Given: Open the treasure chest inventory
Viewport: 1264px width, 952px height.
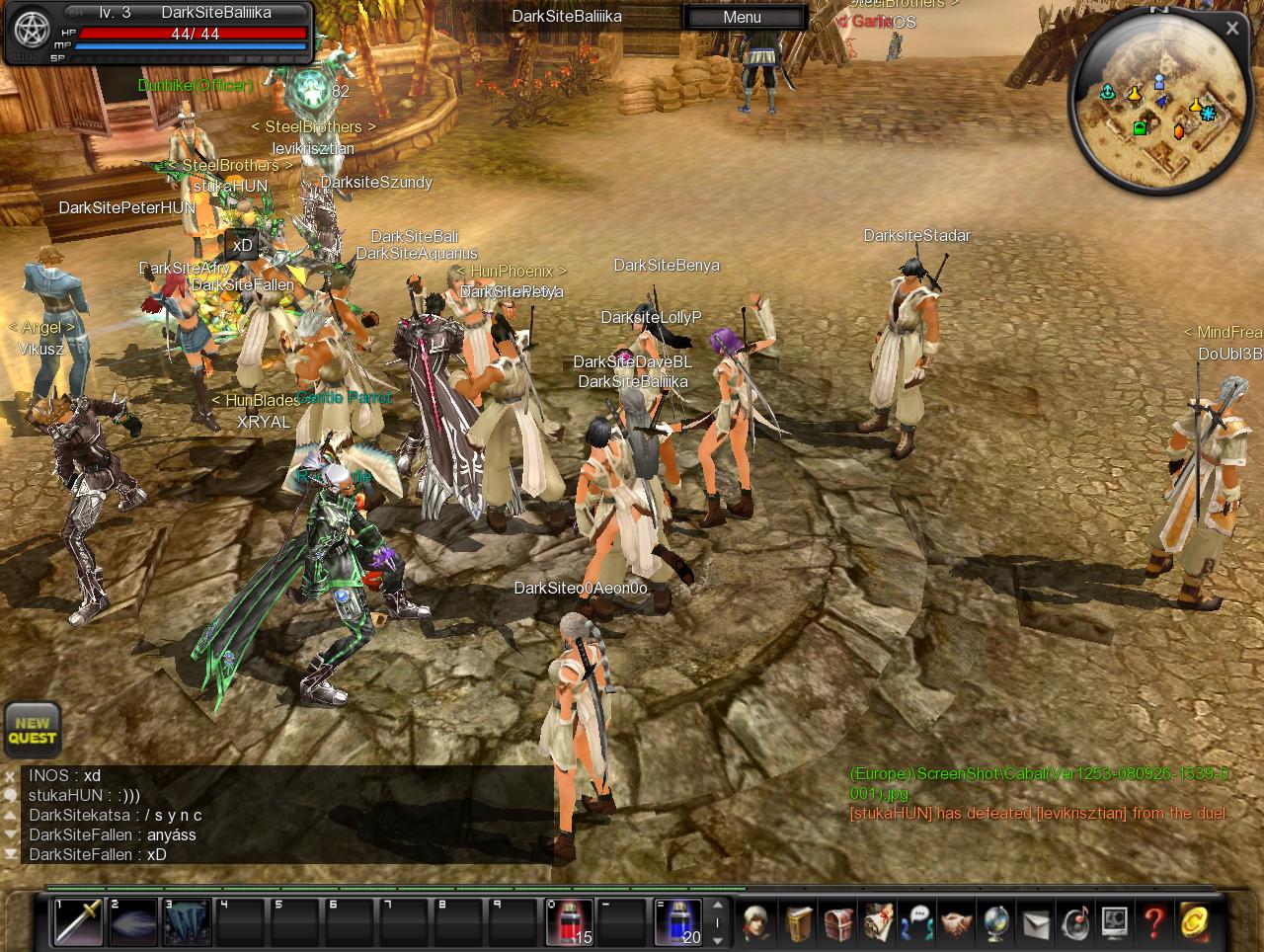Looking at the screenshot, I should (x=838, y=923).
